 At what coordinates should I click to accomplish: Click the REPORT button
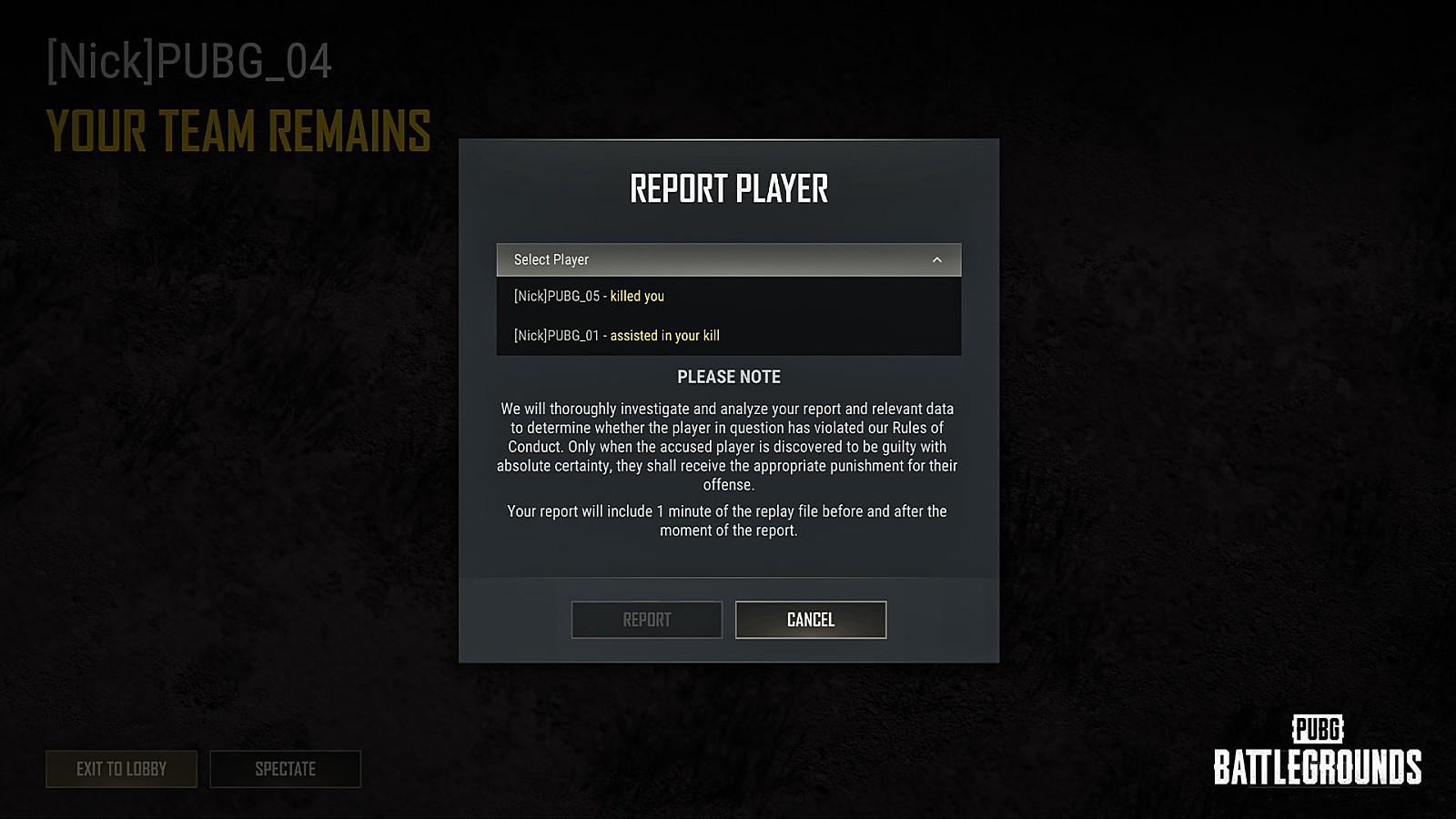click(x=646, y=620)
